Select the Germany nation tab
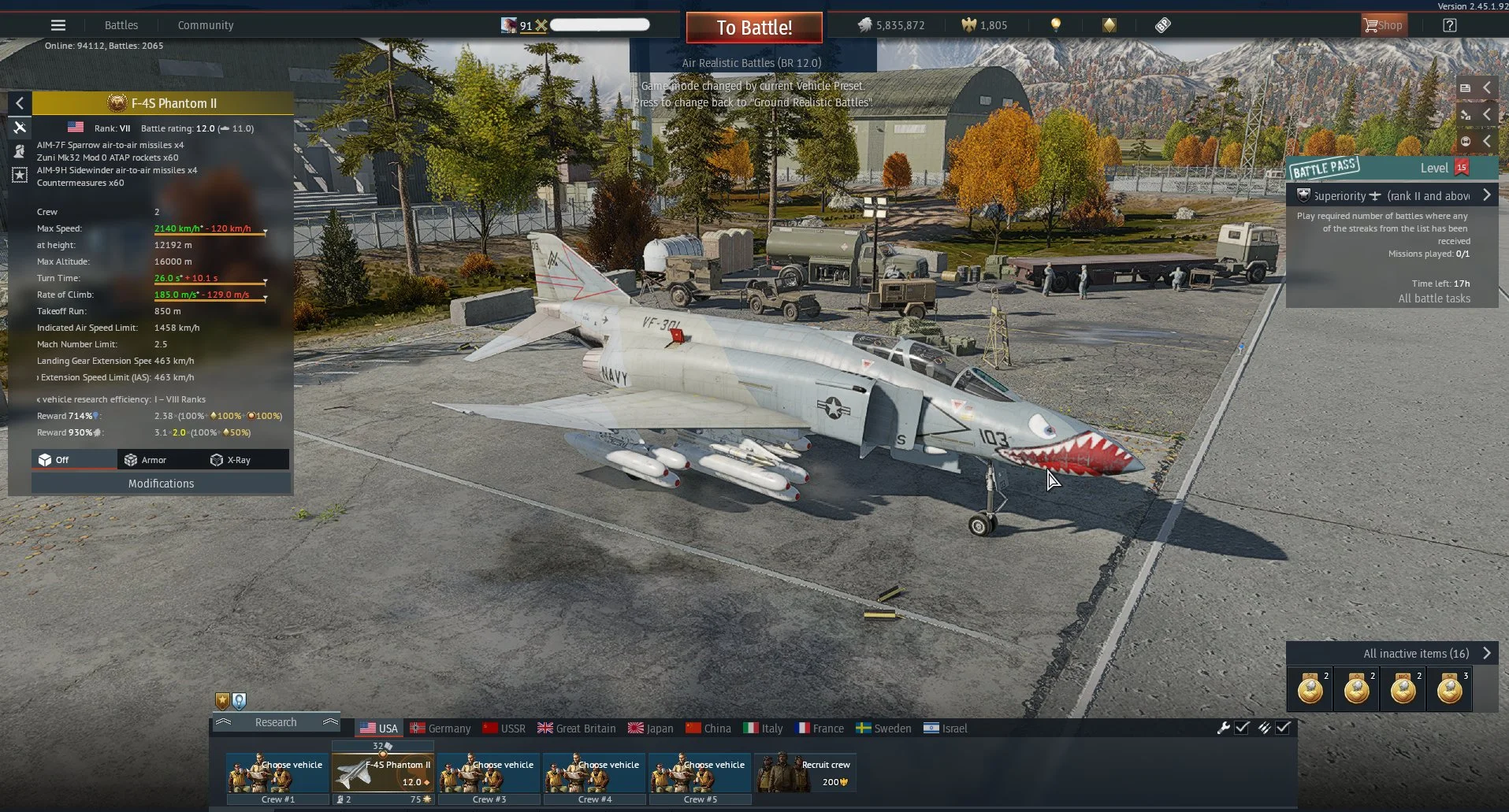The image size is (1509, 812). [440, 729]
